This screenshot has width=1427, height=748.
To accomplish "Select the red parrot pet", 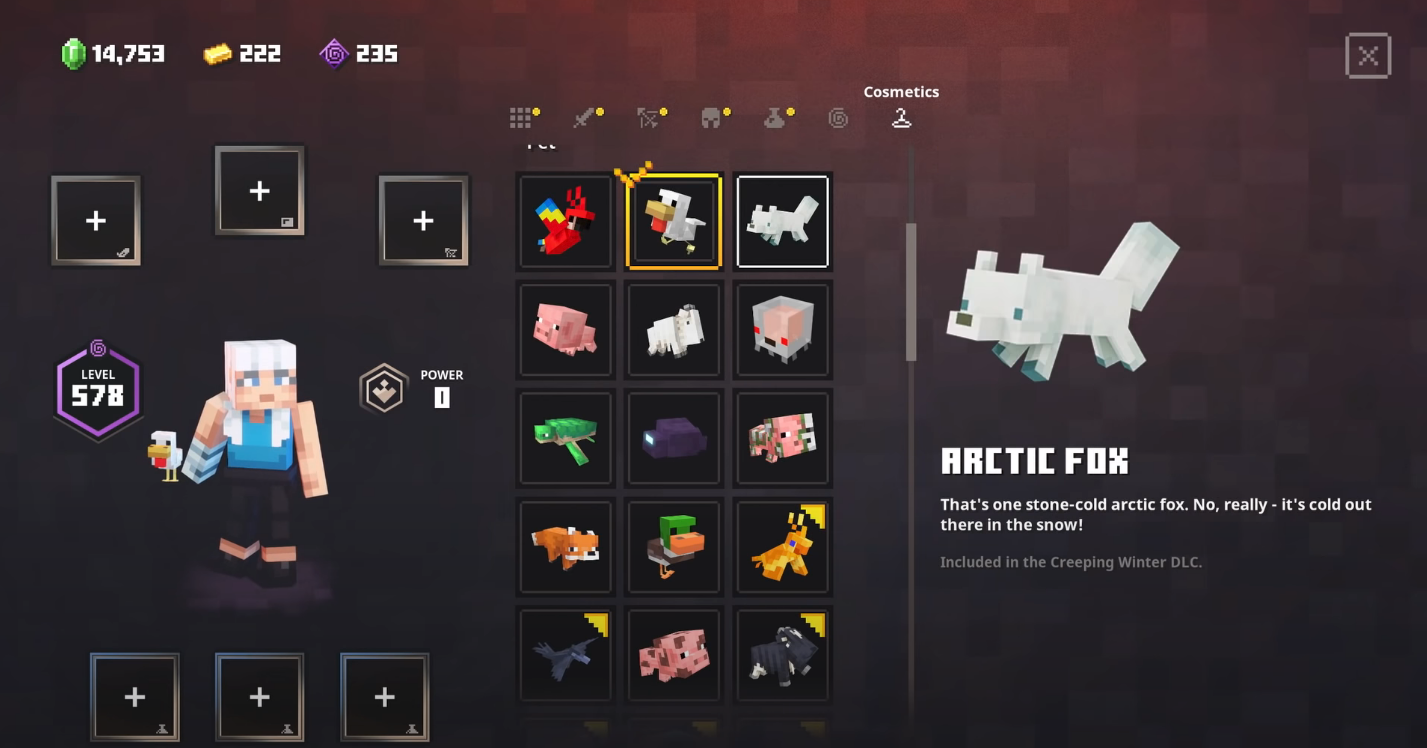I will click(565, 222).
